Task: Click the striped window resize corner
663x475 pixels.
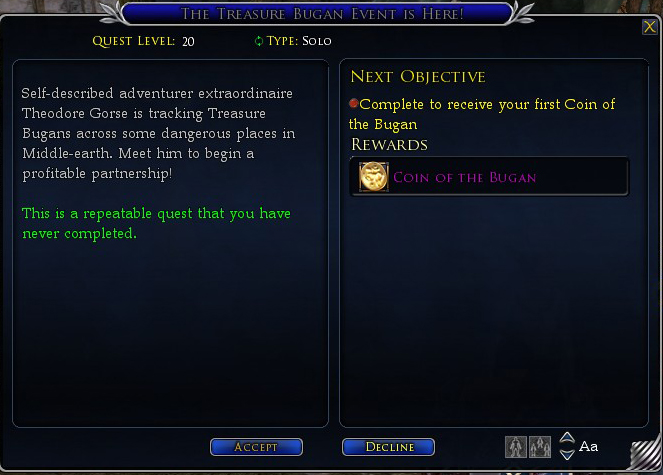Action: coord(646,454)
